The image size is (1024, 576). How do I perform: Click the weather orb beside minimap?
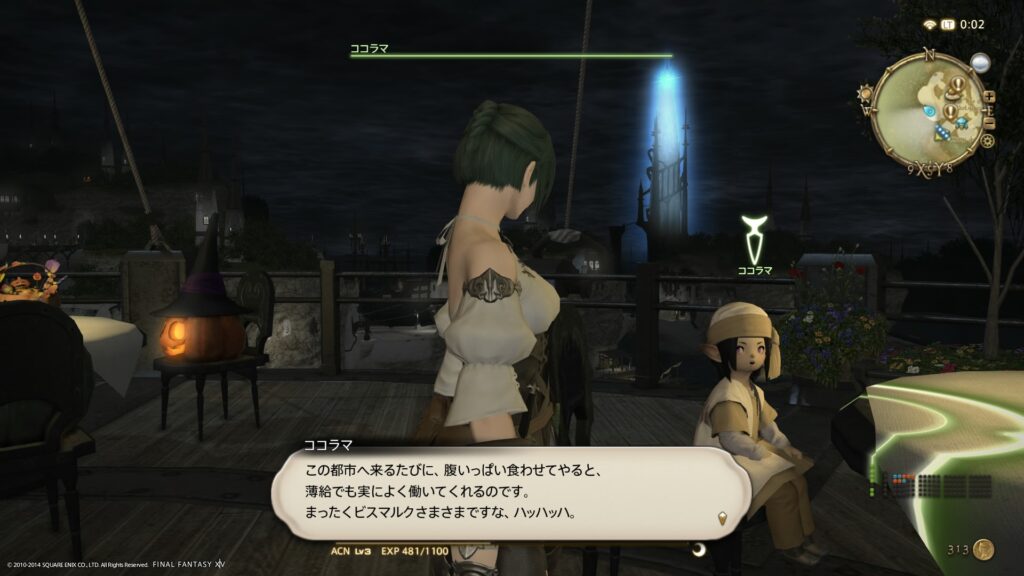[979, 63]
